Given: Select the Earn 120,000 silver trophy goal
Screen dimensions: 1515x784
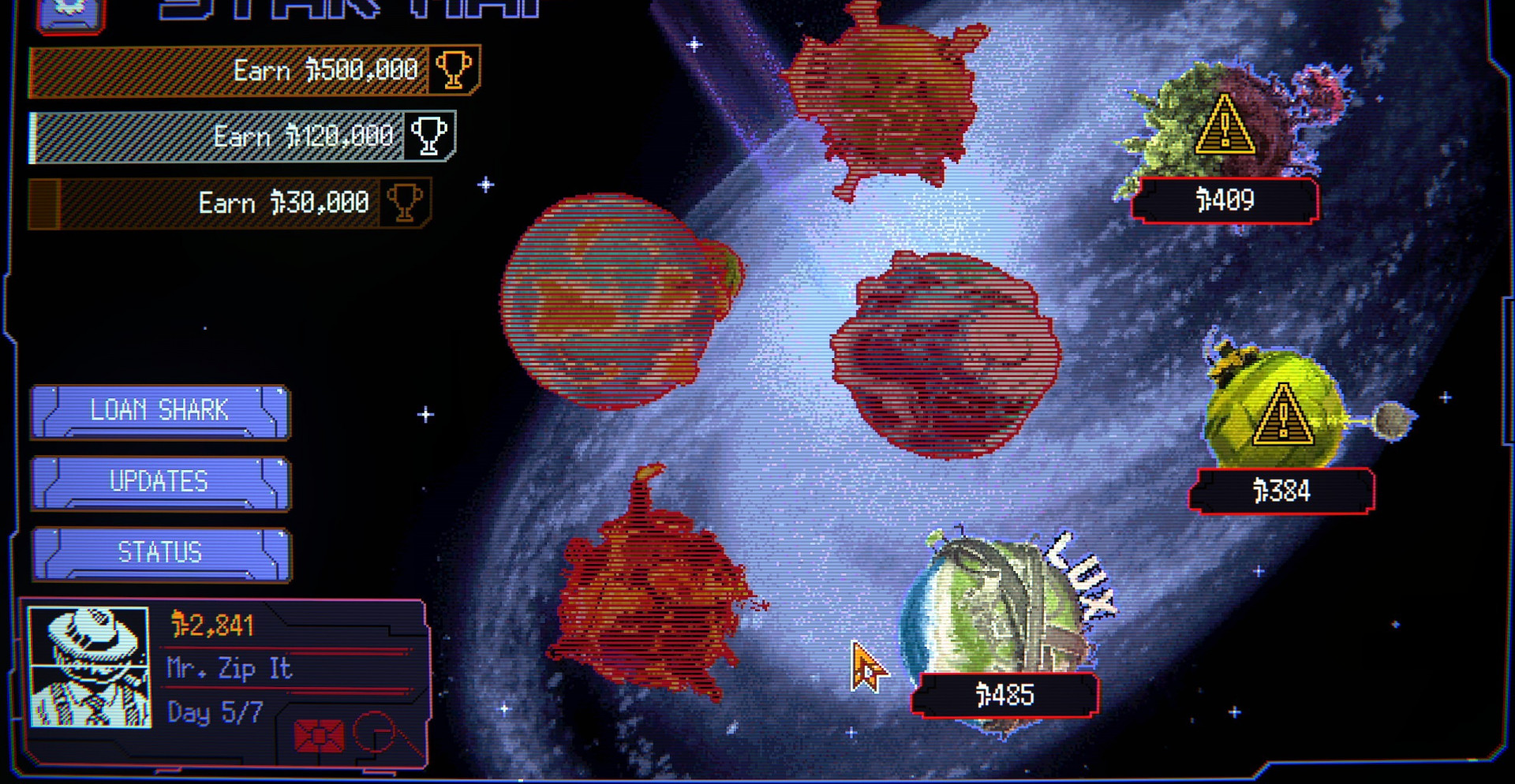Looking at the screenshot, I should click(242, 137).
